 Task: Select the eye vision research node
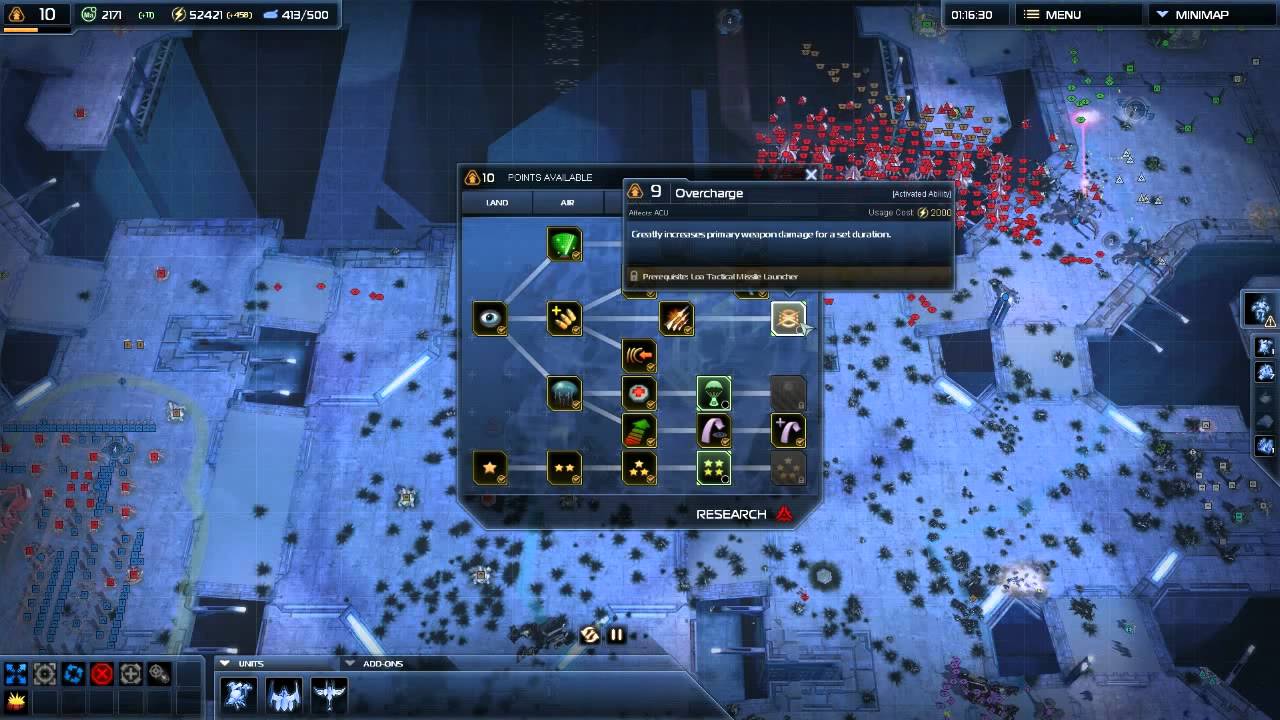pos(490,319)
